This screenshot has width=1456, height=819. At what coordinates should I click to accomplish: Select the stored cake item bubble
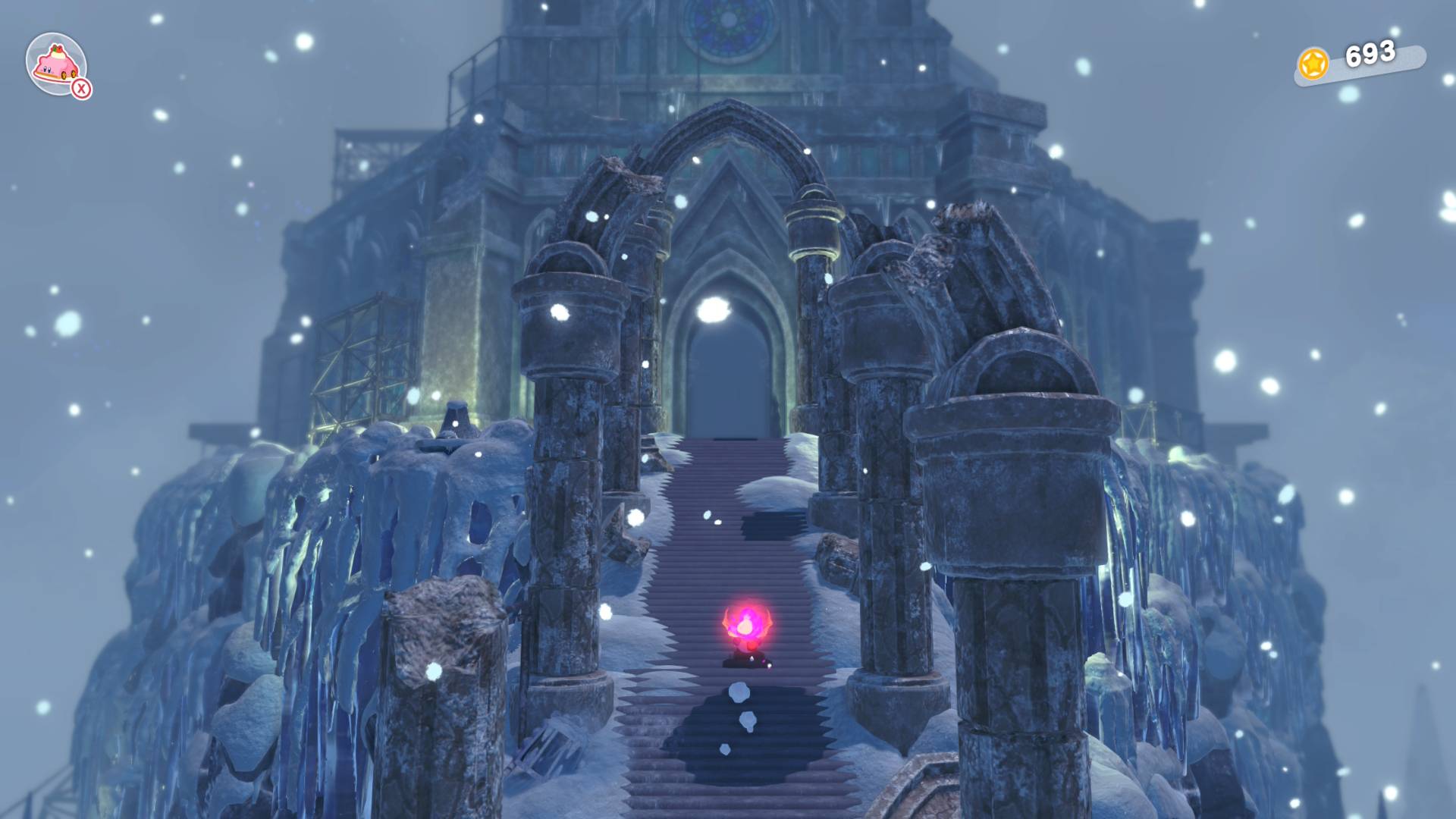(56, 64)
